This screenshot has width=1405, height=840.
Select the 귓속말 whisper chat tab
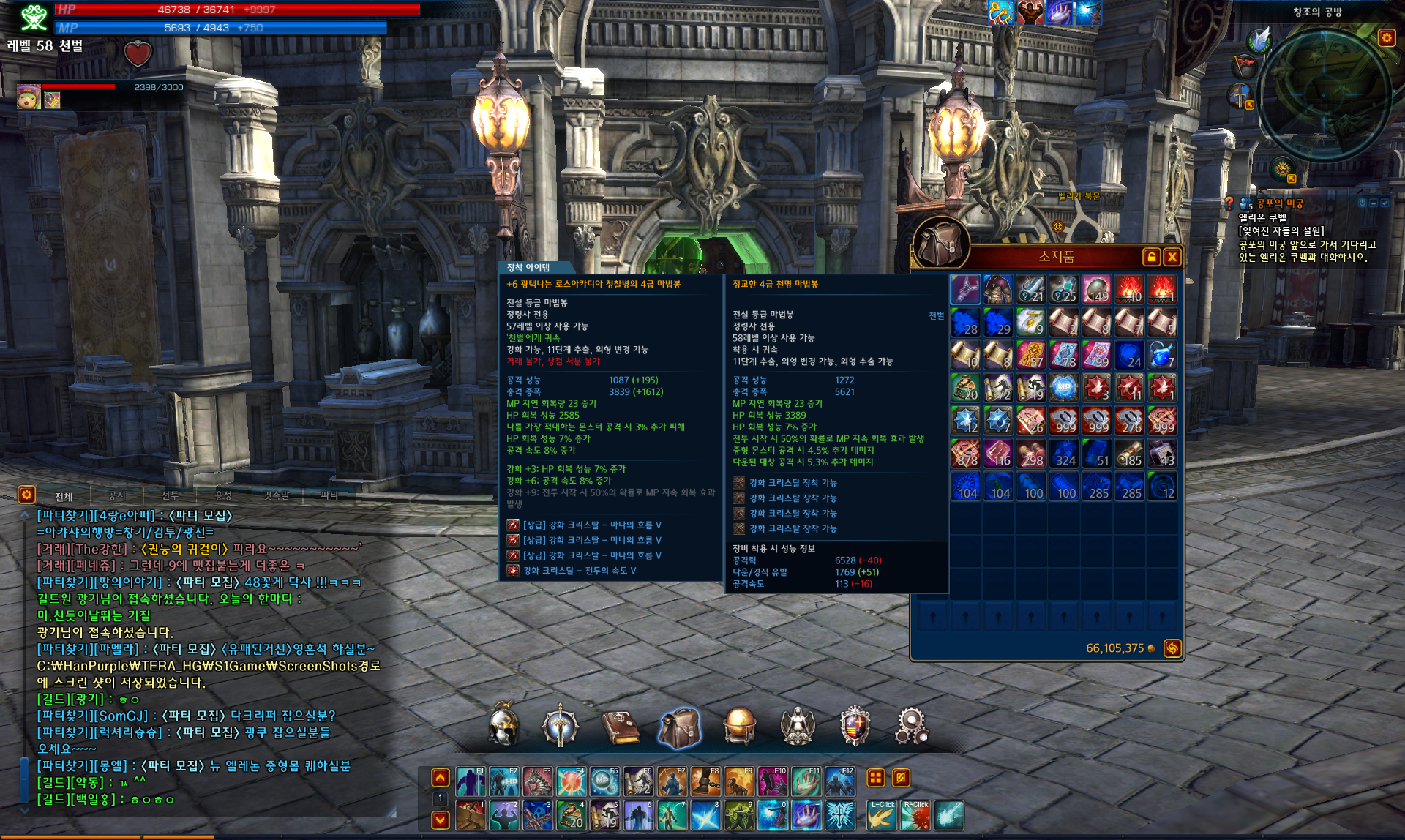(x=276, y=495)
